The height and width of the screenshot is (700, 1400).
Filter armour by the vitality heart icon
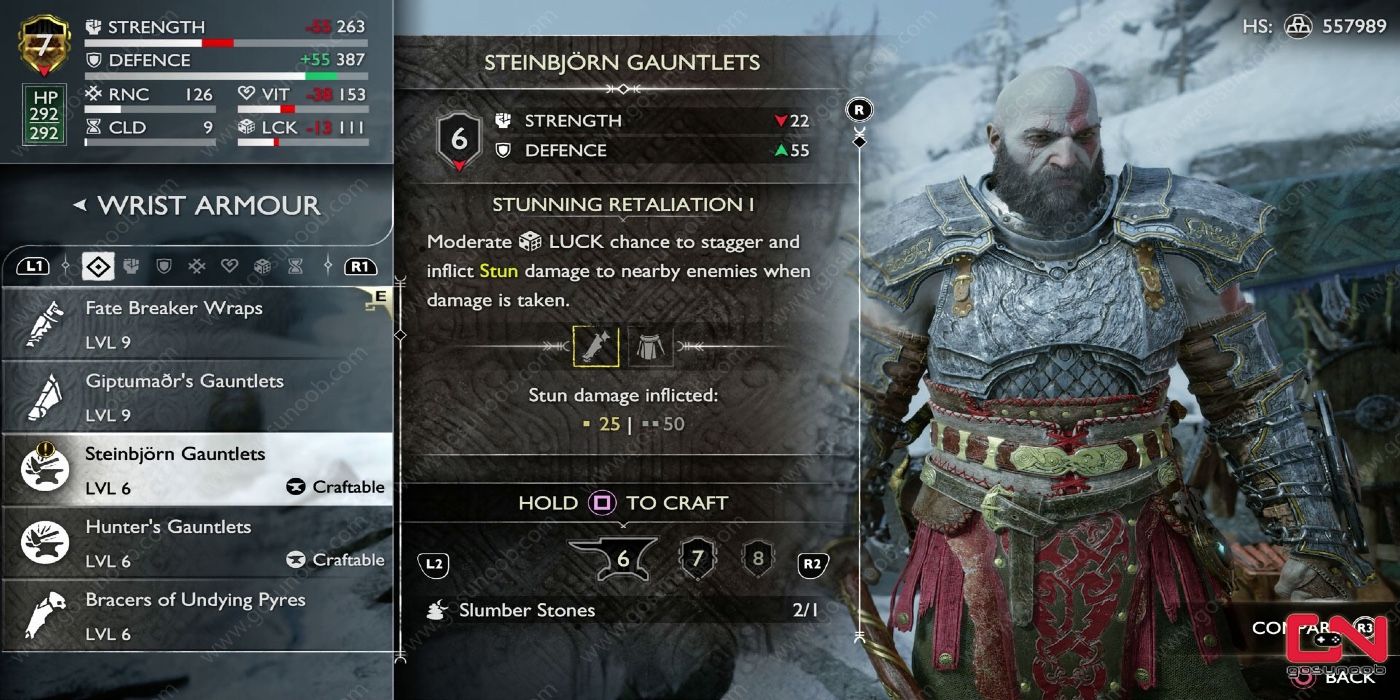point(229,266)
